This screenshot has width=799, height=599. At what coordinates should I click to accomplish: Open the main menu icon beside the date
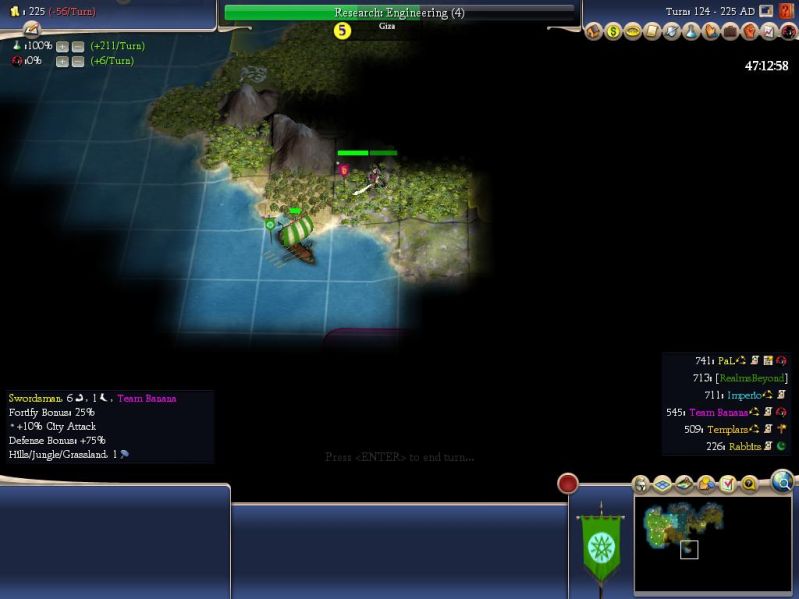coord(766,11)
